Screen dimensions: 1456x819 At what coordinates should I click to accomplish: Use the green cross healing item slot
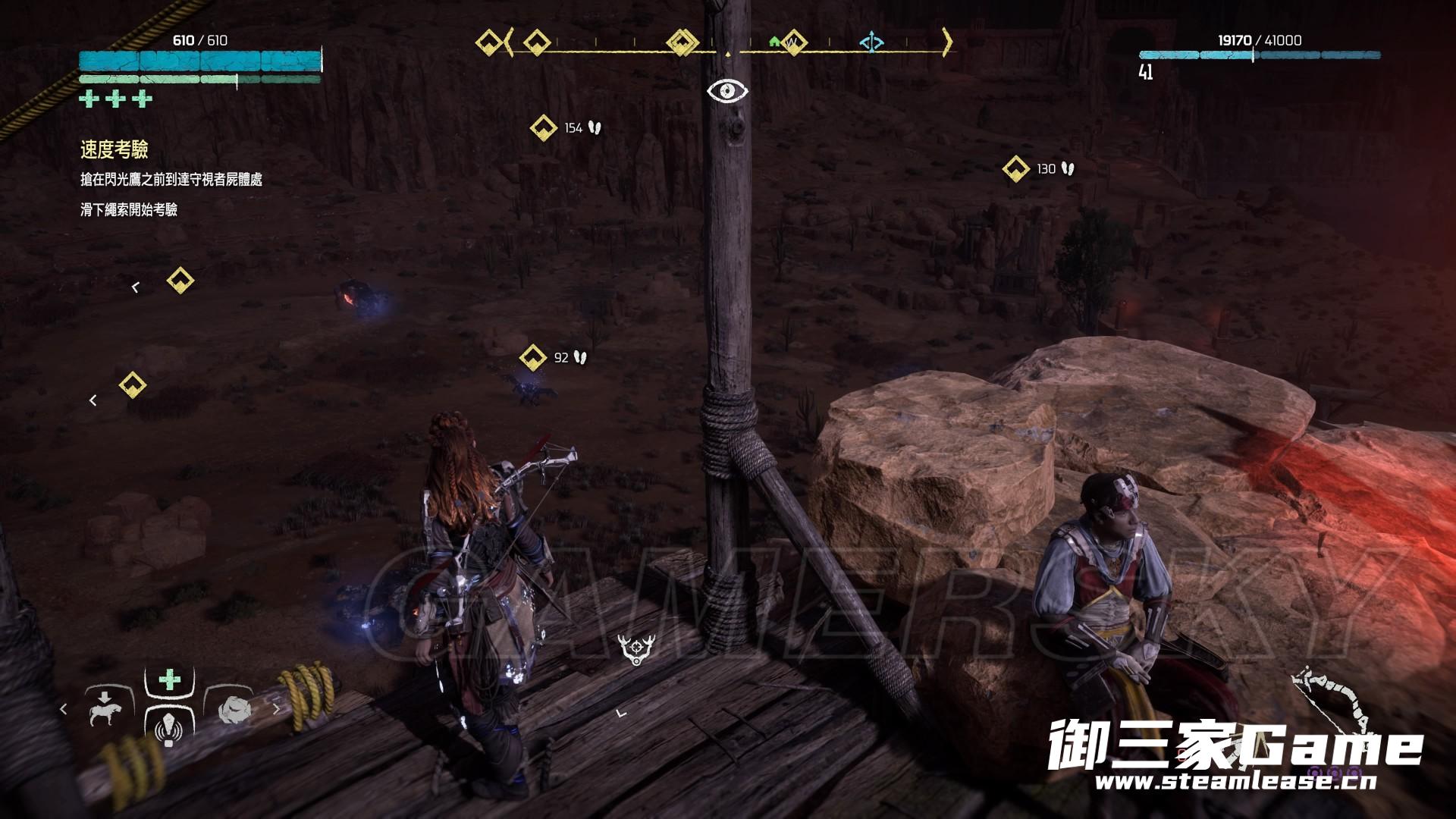169,679
